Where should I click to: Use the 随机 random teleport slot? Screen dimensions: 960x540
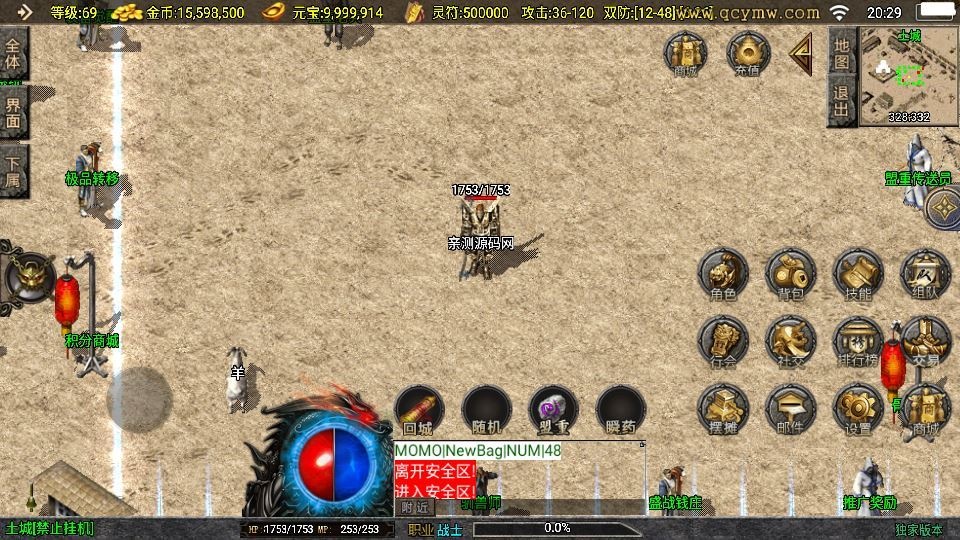pos(486,409)
